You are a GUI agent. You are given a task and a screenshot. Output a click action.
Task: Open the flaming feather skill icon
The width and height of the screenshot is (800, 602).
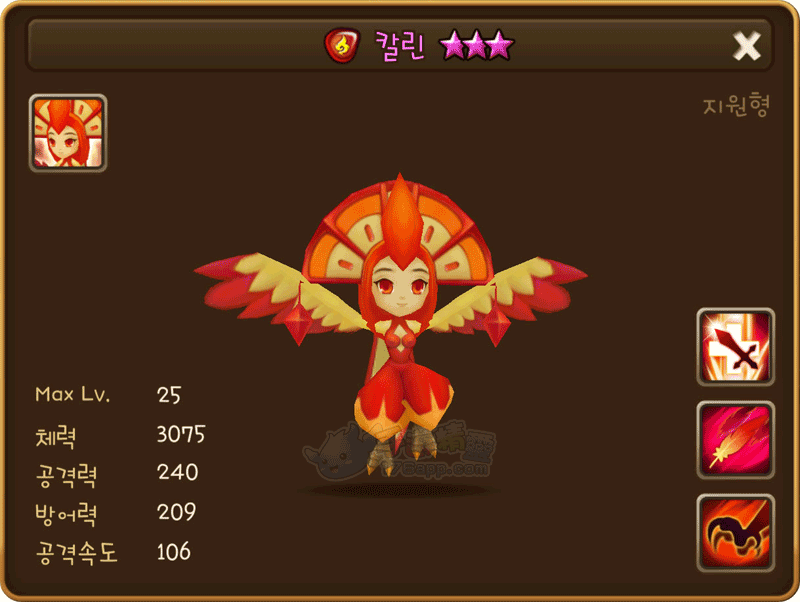(735, 440)
